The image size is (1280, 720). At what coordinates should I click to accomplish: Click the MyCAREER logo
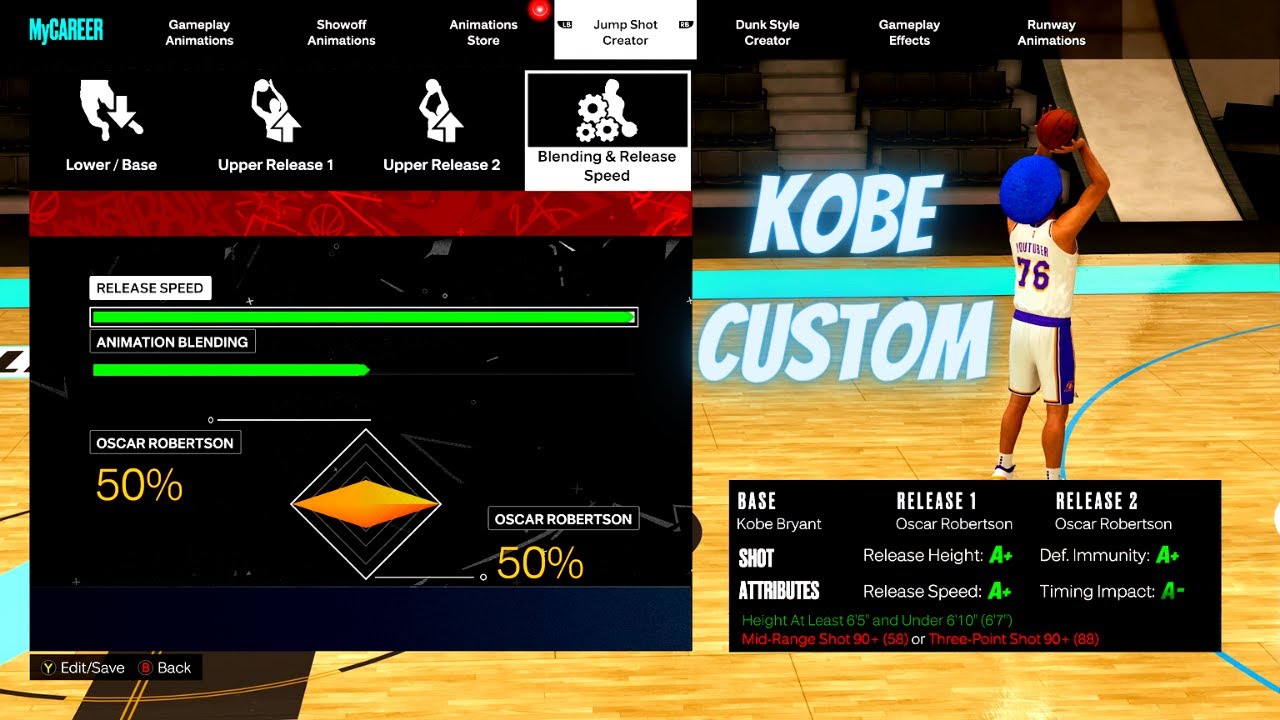(x=66, y=31)
